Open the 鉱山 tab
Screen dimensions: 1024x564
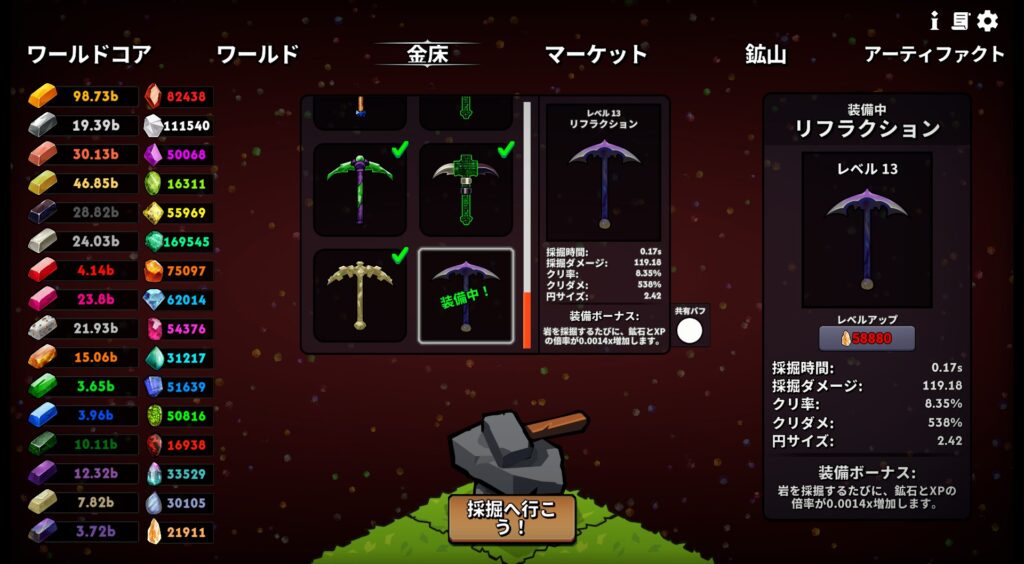765,54
